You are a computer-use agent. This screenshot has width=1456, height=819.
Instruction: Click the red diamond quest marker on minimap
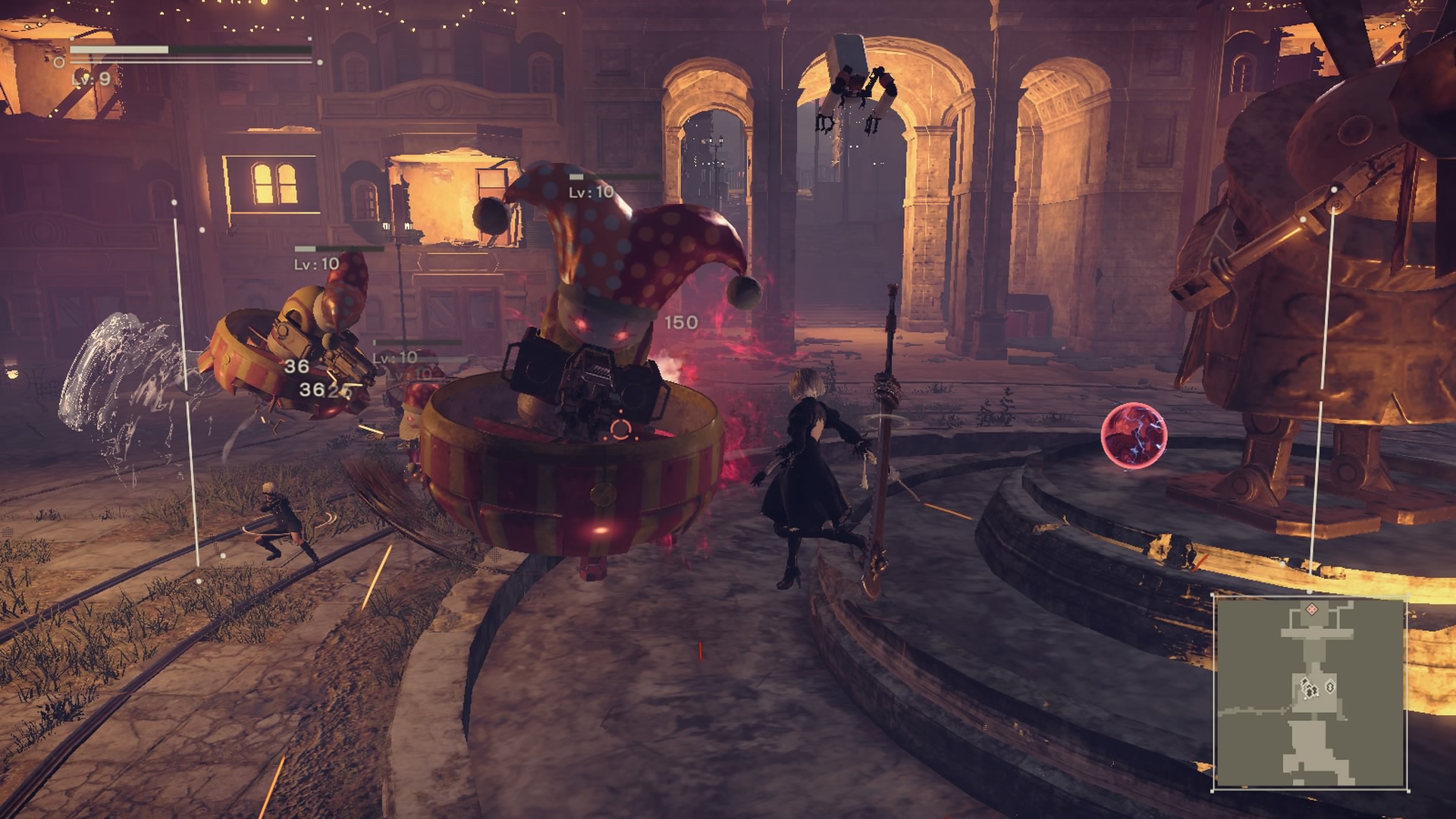(1312, 610)
